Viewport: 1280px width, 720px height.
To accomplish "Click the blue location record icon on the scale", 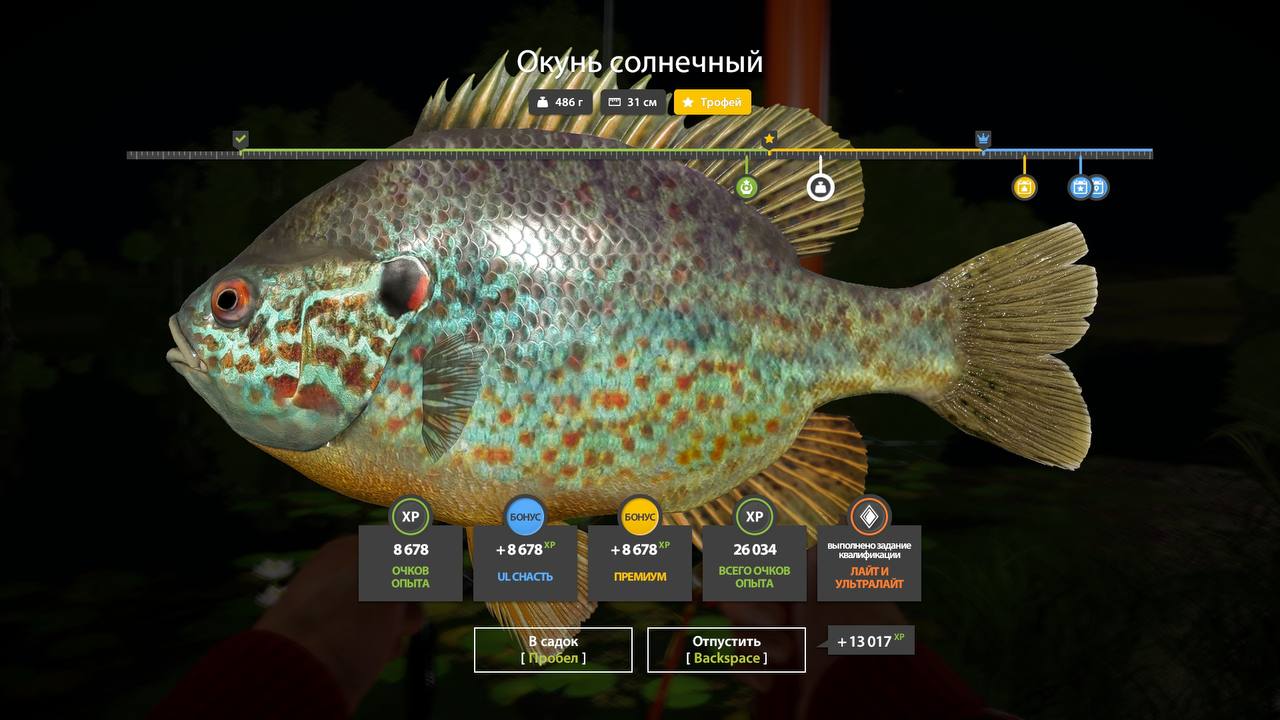I will coord(1097,187).
